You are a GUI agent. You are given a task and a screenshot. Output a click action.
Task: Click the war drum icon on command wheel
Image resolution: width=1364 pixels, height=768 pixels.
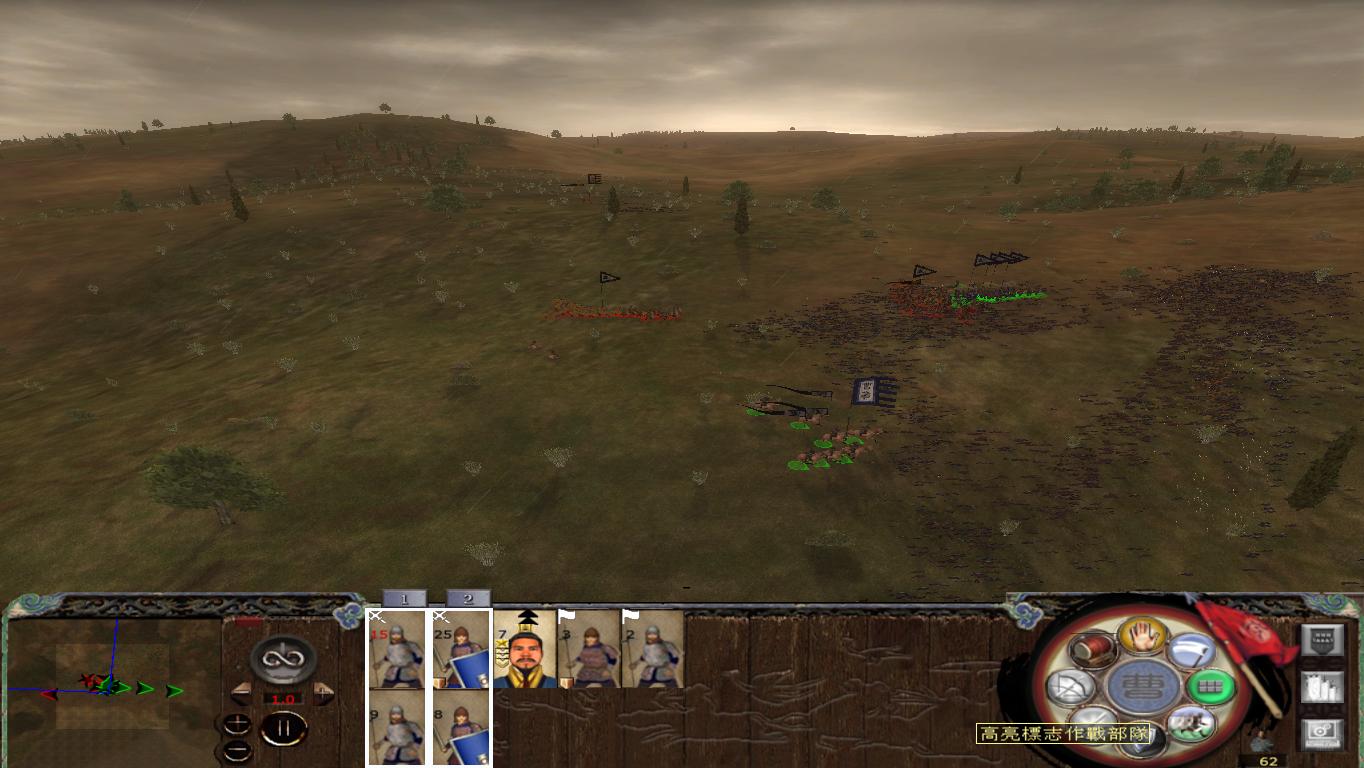click(1092, 650)
